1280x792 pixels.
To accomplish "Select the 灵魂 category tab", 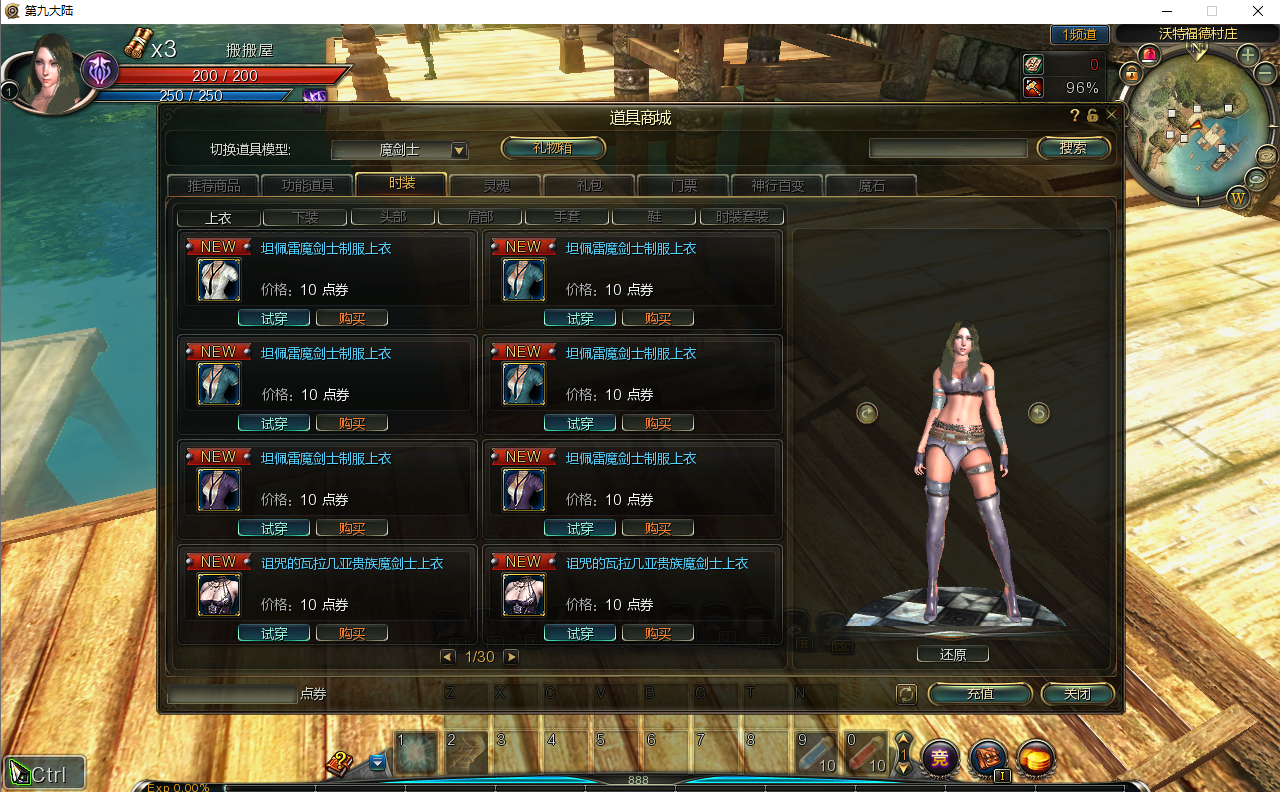I will click(496, 185).
